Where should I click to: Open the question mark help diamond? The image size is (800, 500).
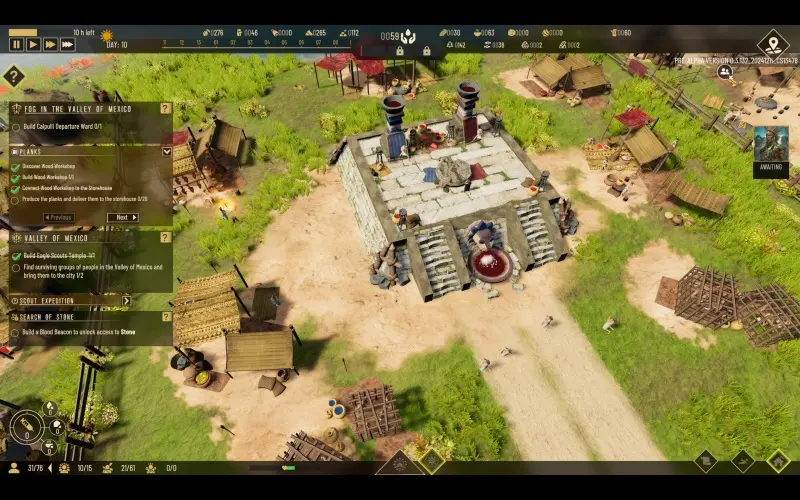tap(13, 76)
